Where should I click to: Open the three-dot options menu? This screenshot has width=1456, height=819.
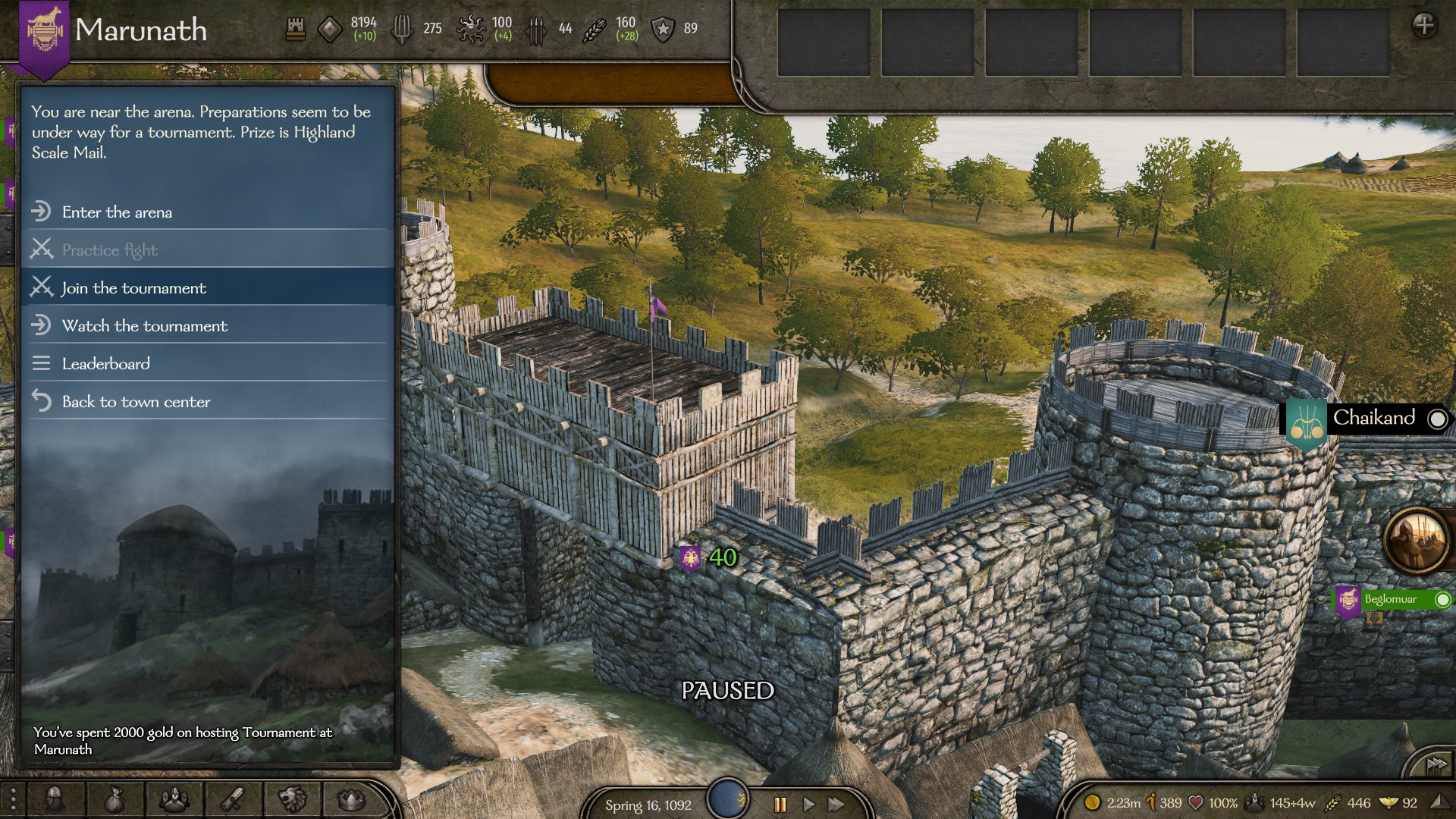tap(13, 799)
